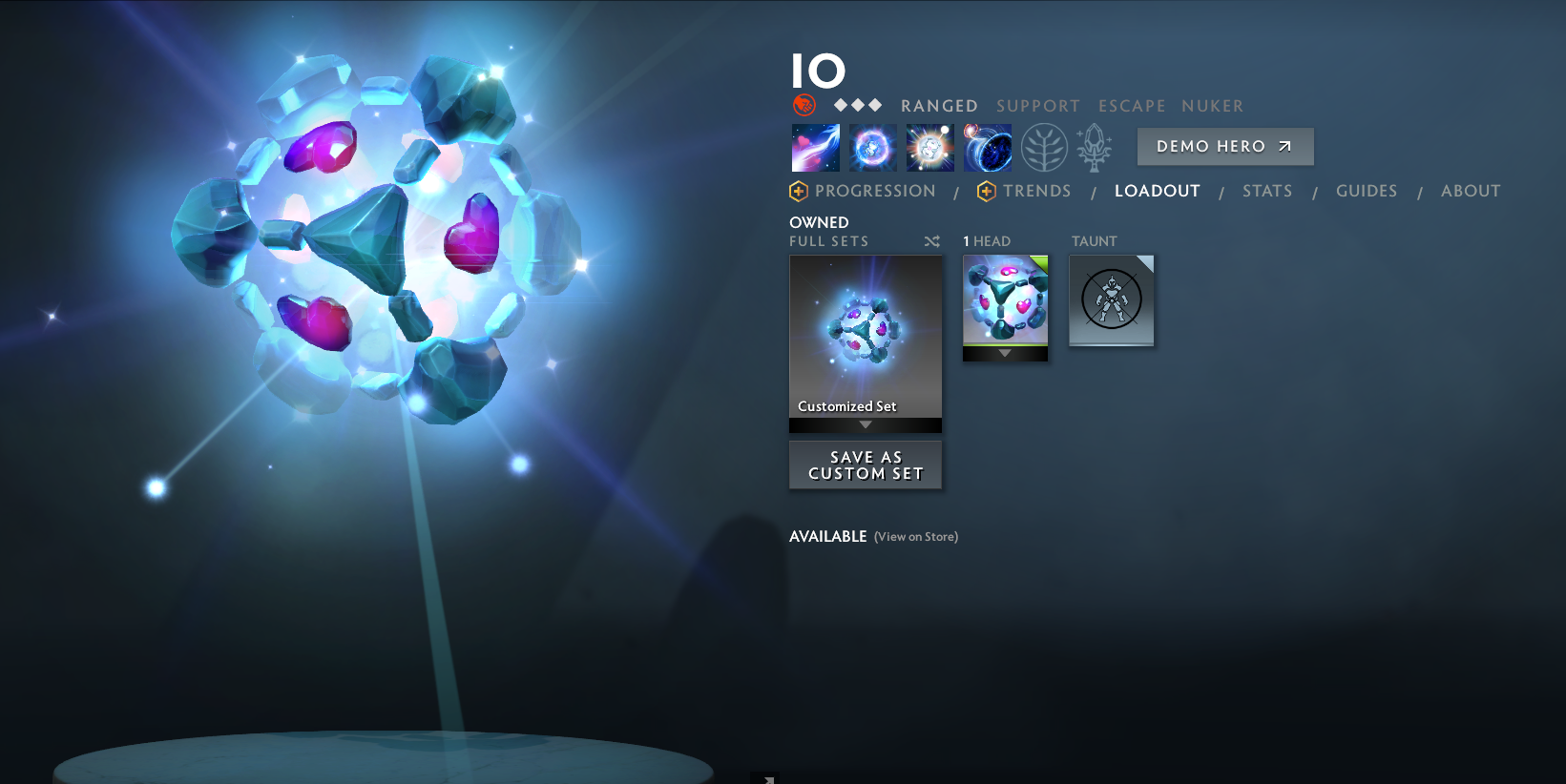Select the Spirits ability icon

coord(872,147)
